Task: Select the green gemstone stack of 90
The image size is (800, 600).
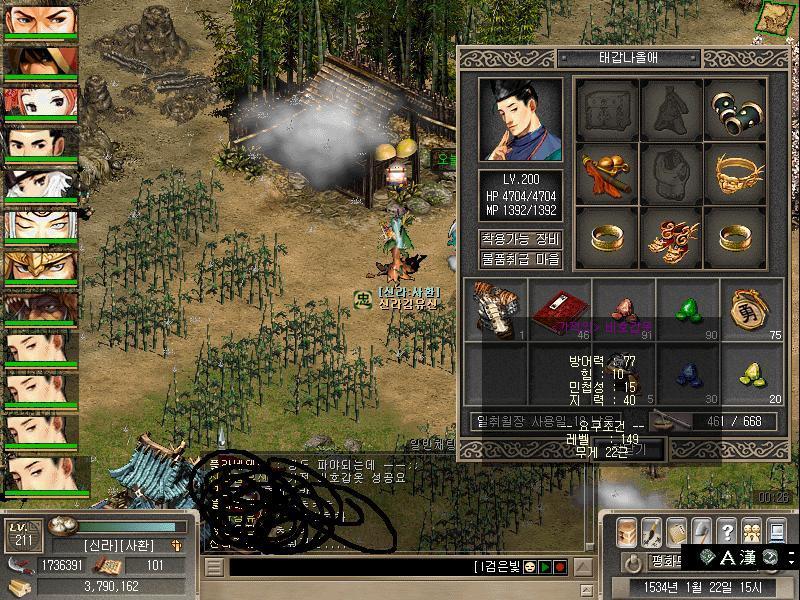Action: click(688, 308)
